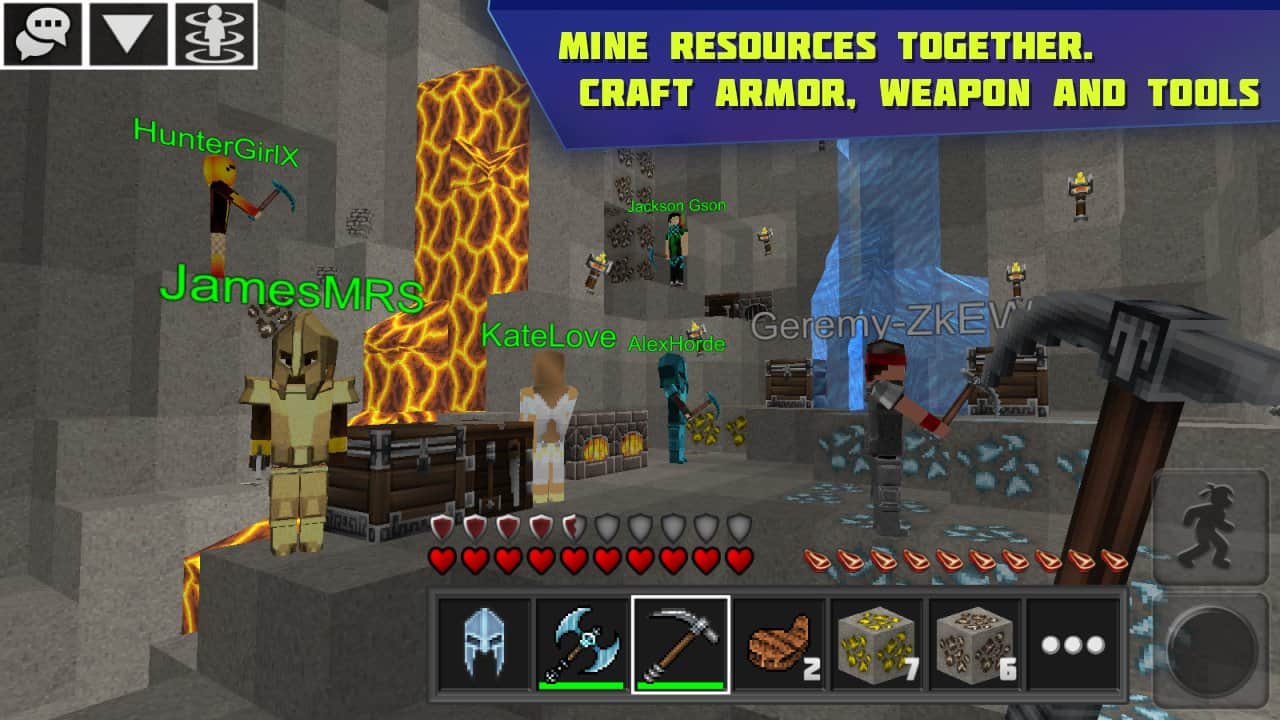This screenshot has height=720, width=1280.
Task: Equip the battle axe hotbar slot
Action: [x=582, y=644]
